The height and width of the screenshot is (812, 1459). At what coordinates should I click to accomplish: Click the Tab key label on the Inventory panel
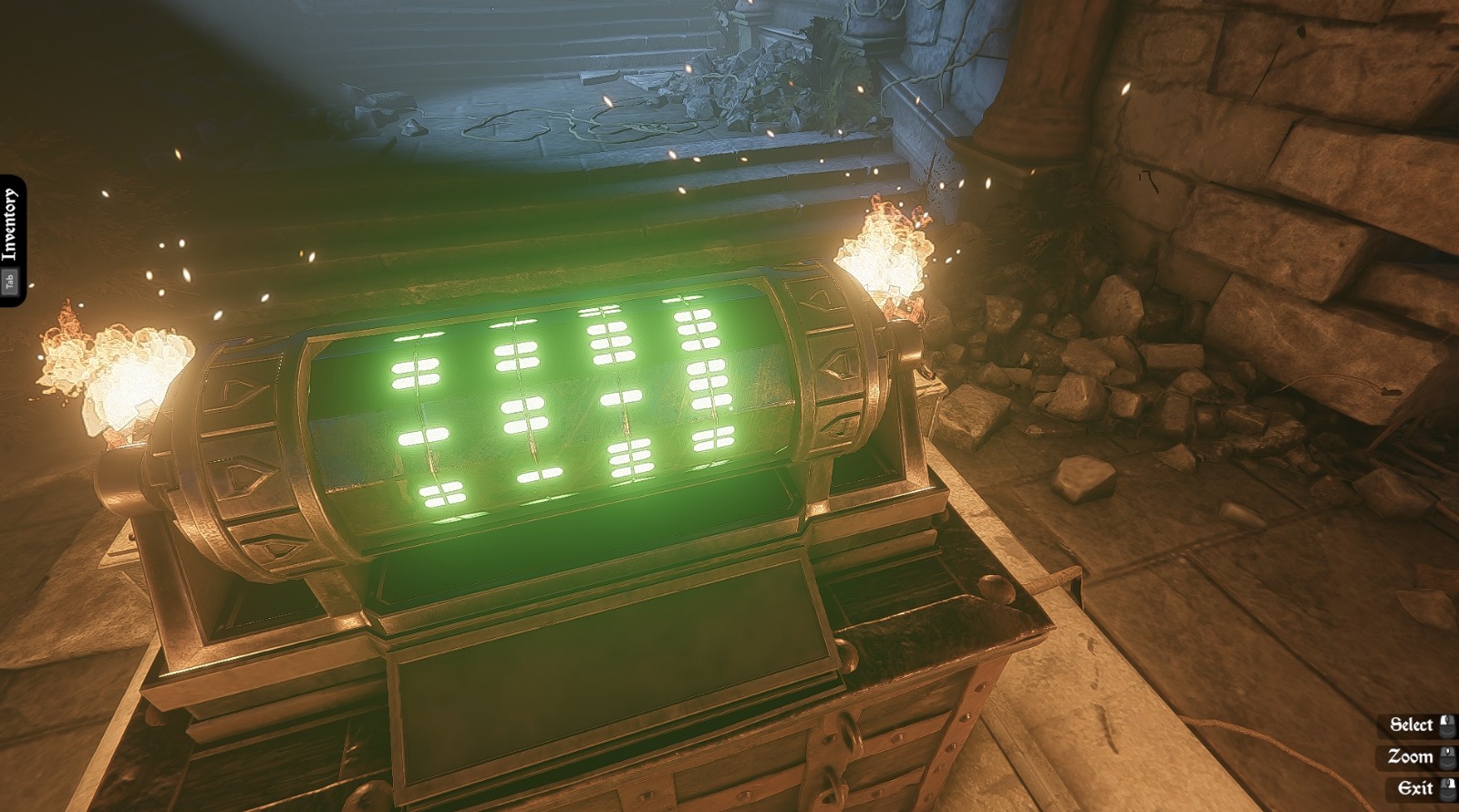(x=12, y=278)
